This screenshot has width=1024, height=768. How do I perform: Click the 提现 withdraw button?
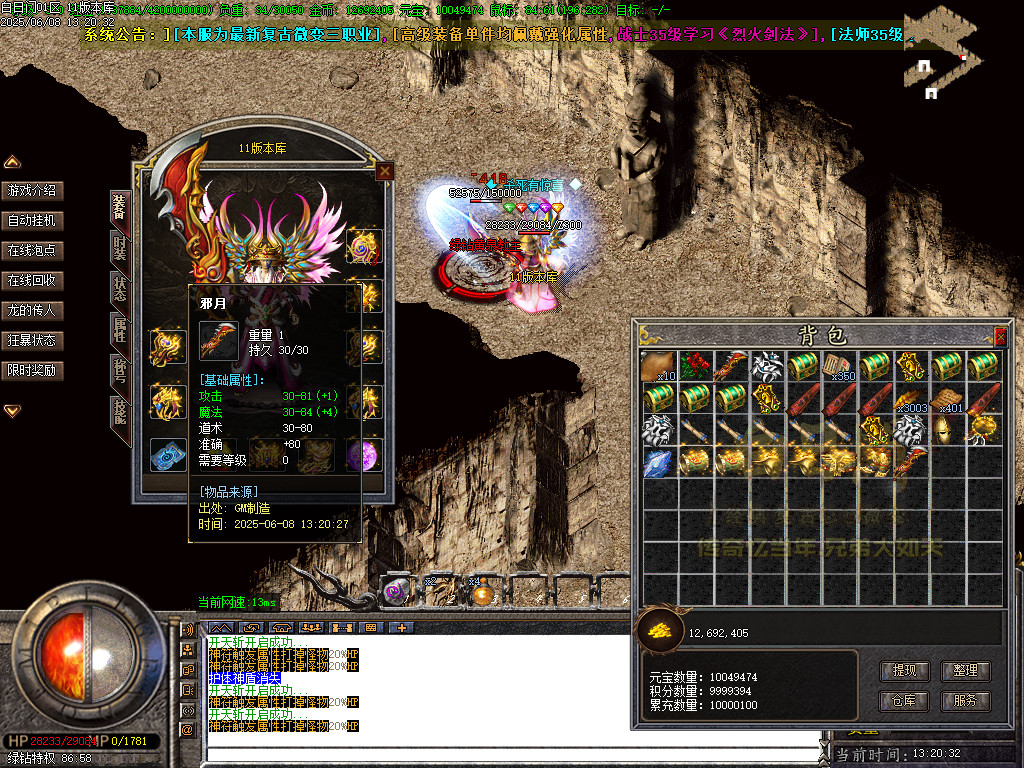coord(904,671)
